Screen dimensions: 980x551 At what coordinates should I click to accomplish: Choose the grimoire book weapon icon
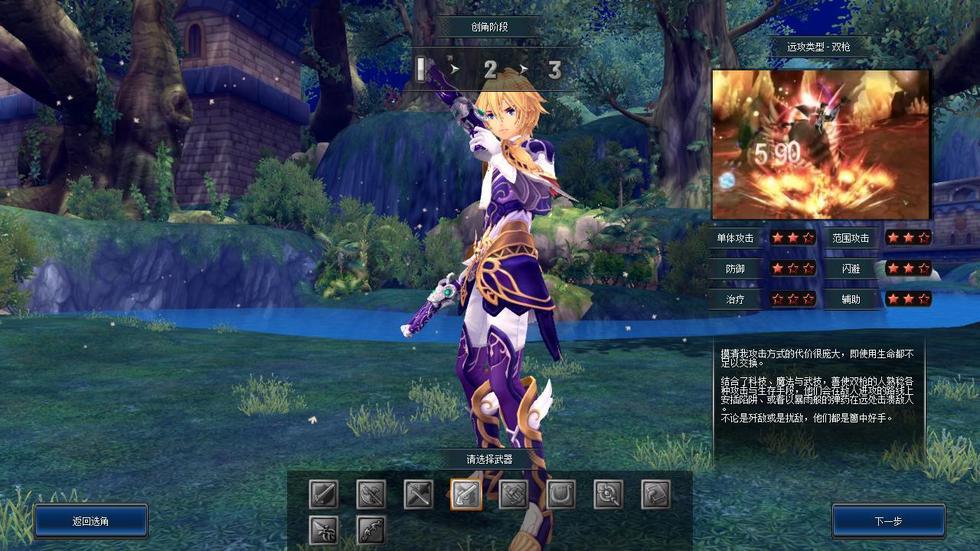pyautogui.click(x=655, y=494)
